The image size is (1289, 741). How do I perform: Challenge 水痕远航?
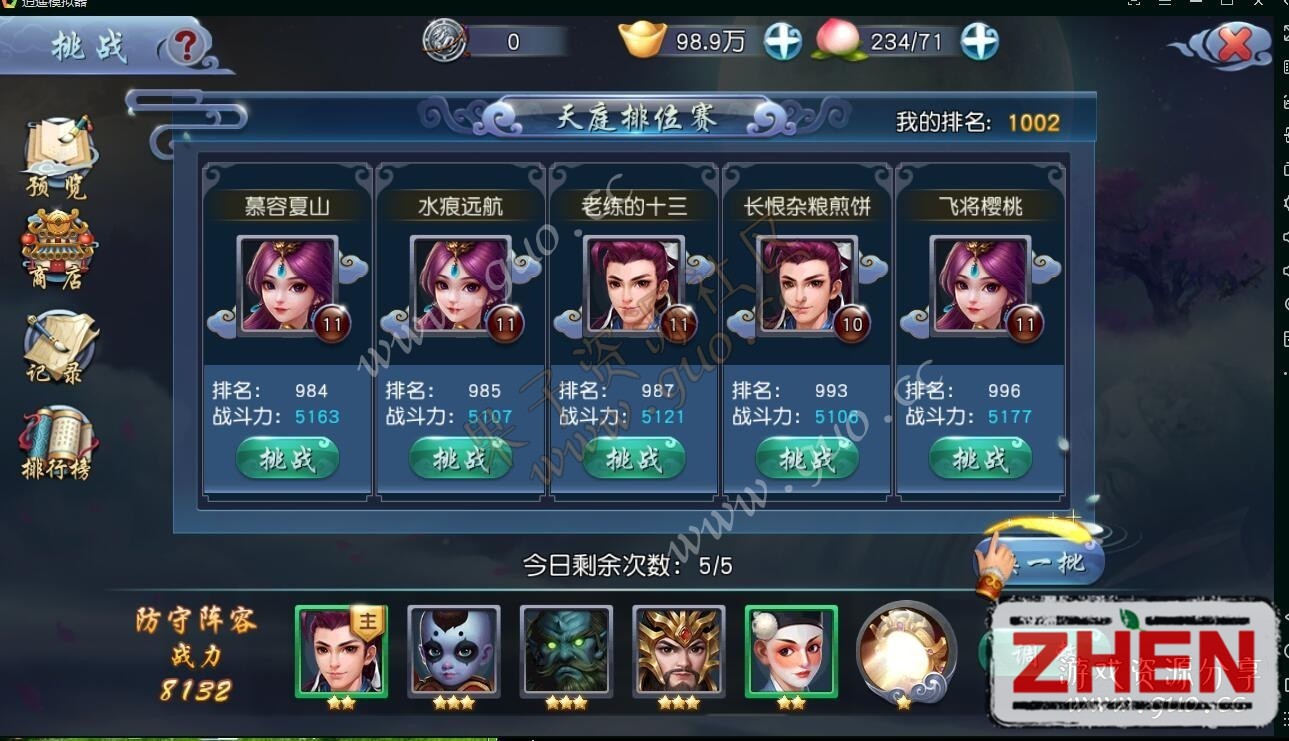pyautogui.click(x=459, y=458)
